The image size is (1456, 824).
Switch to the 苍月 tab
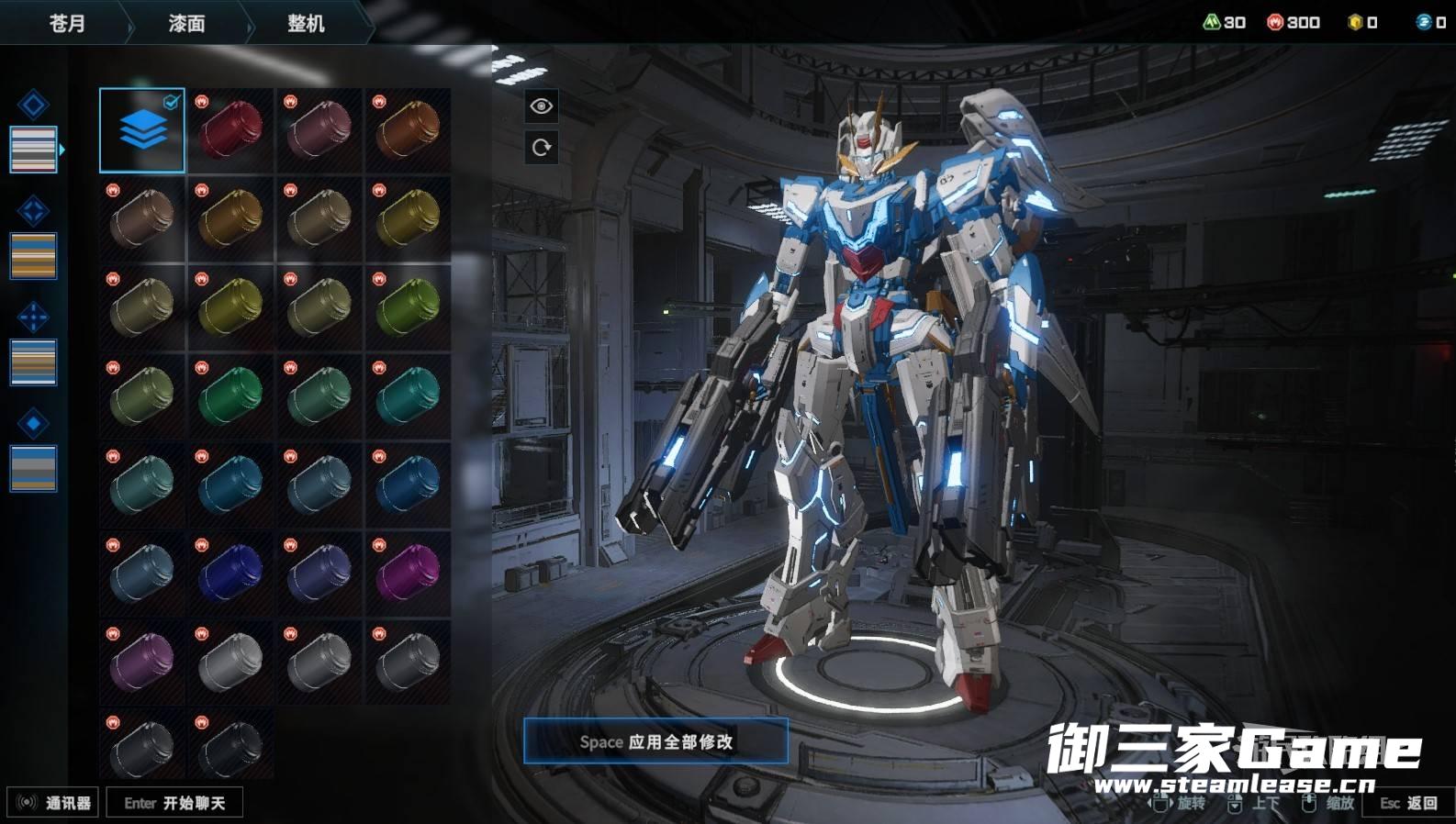67,23
